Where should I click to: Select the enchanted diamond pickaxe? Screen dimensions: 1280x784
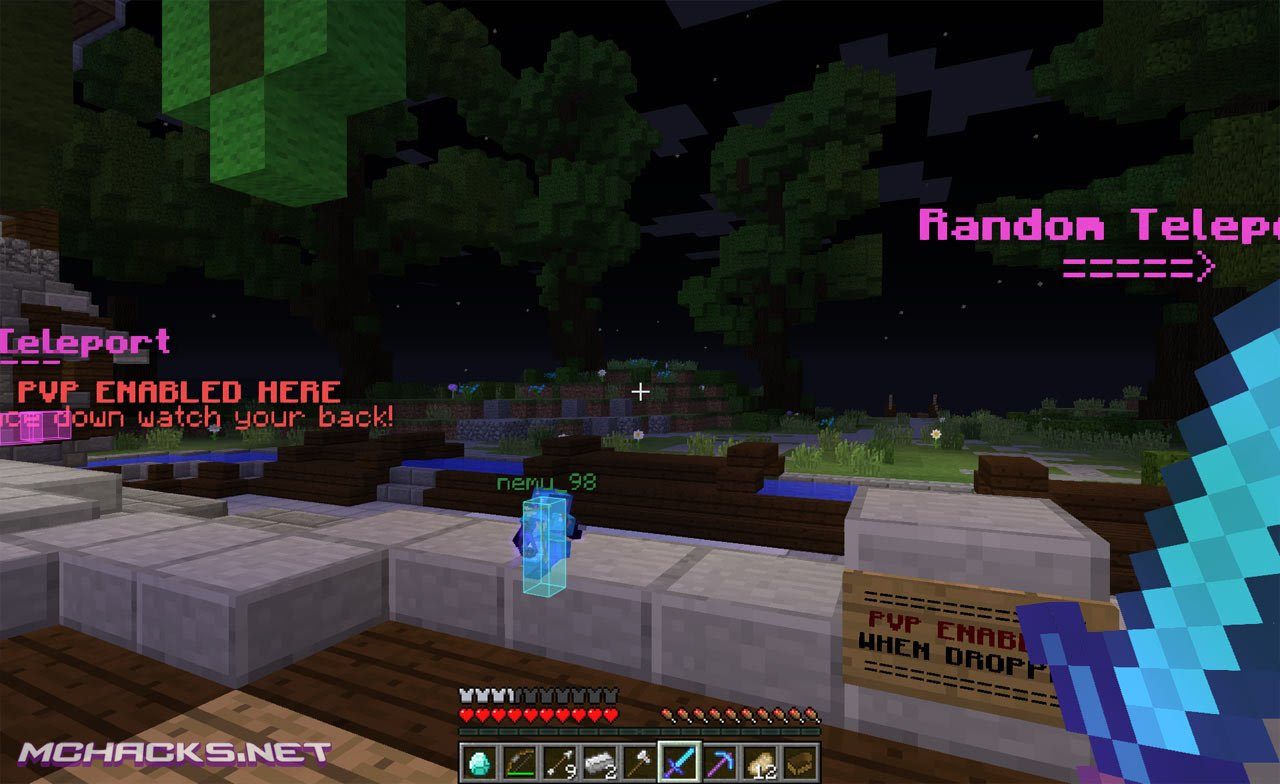point(719,762)
